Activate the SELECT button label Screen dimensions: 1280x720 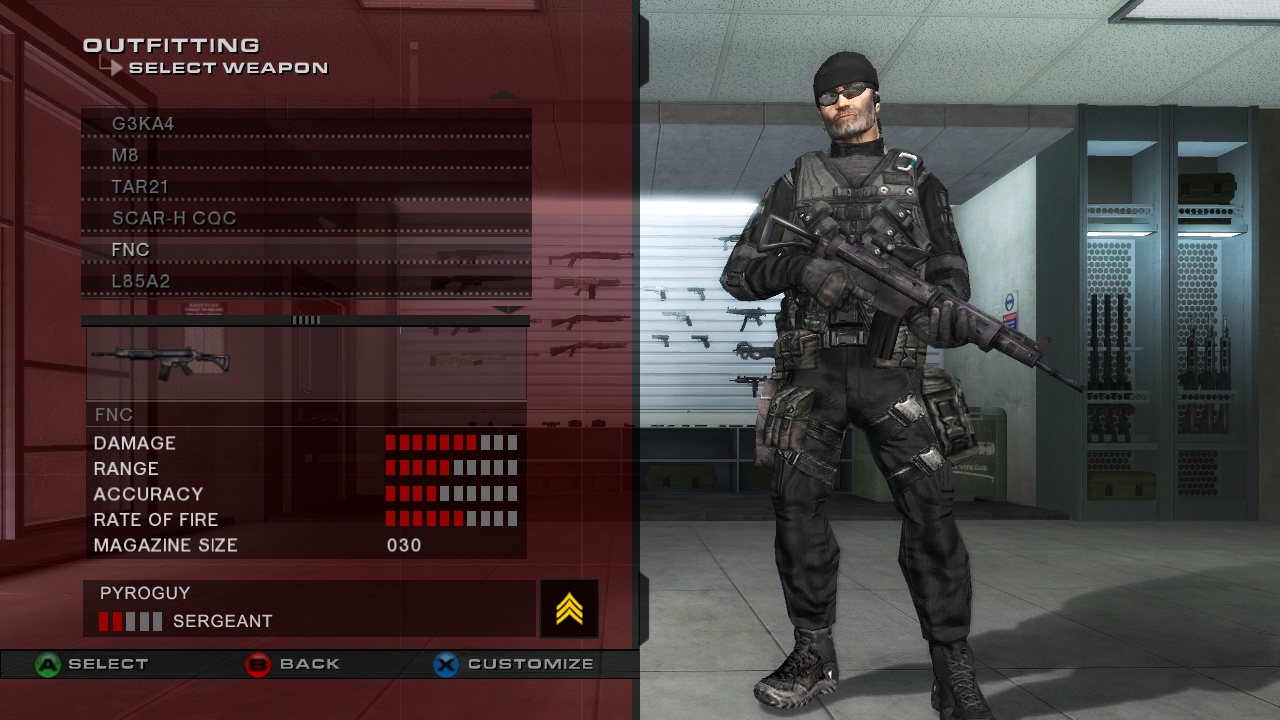point(110,663)
